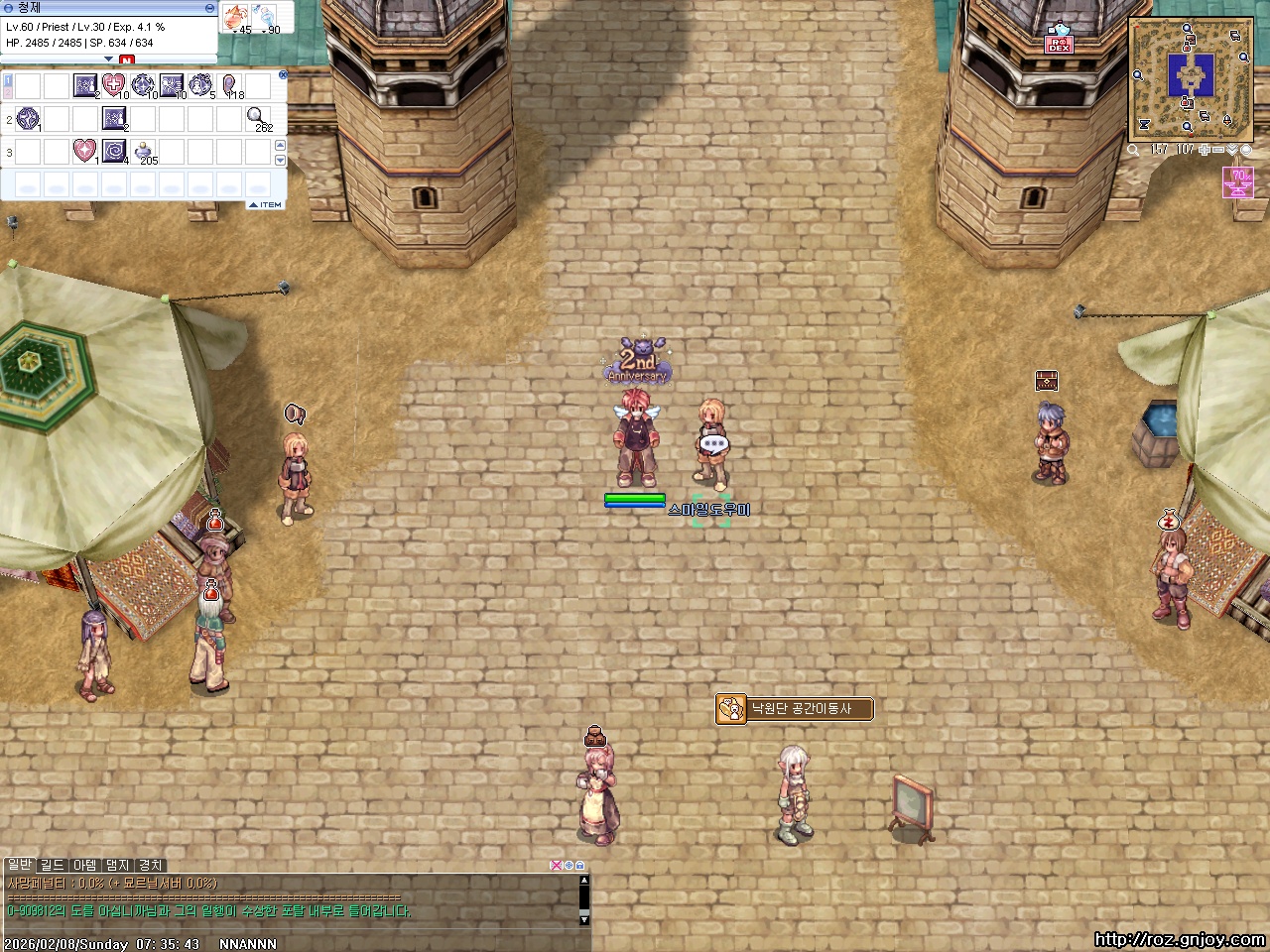Click the minimap search magnifier button
This screenshot has height=952, width=1270.
click(x=1133, y=150)
